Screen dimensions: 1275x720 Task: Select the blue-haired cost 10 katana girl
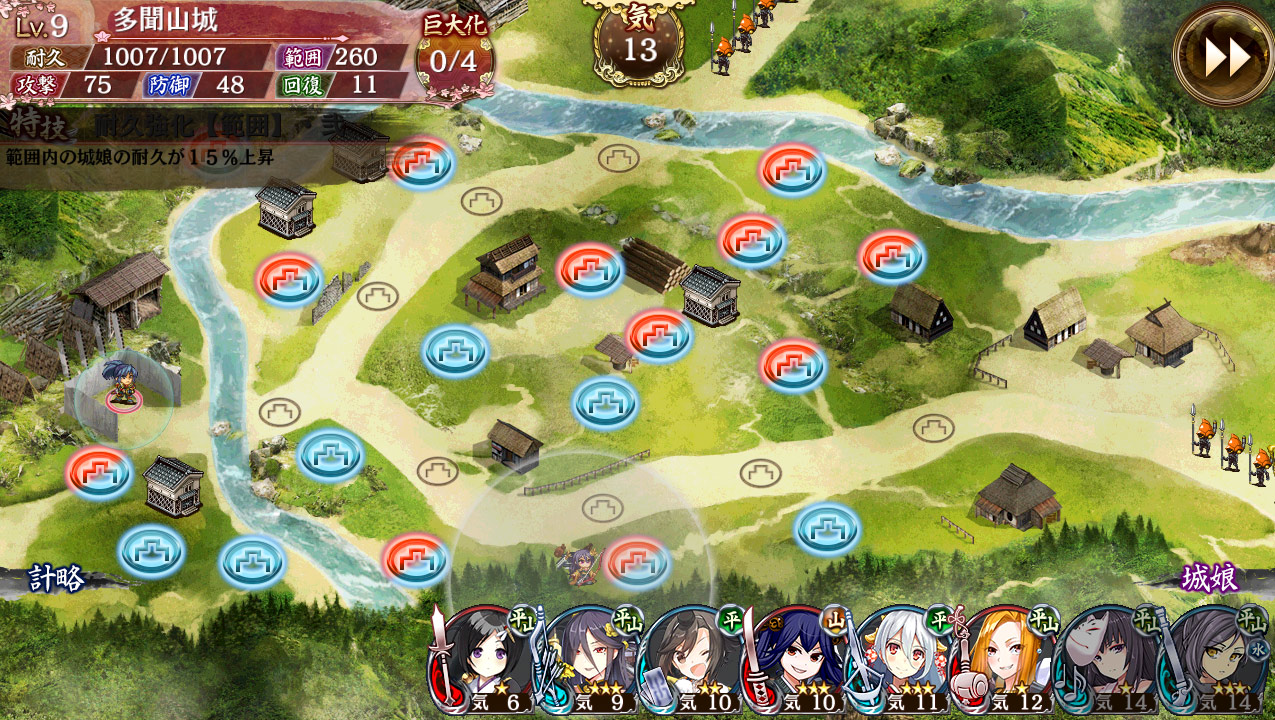(796, 660)
